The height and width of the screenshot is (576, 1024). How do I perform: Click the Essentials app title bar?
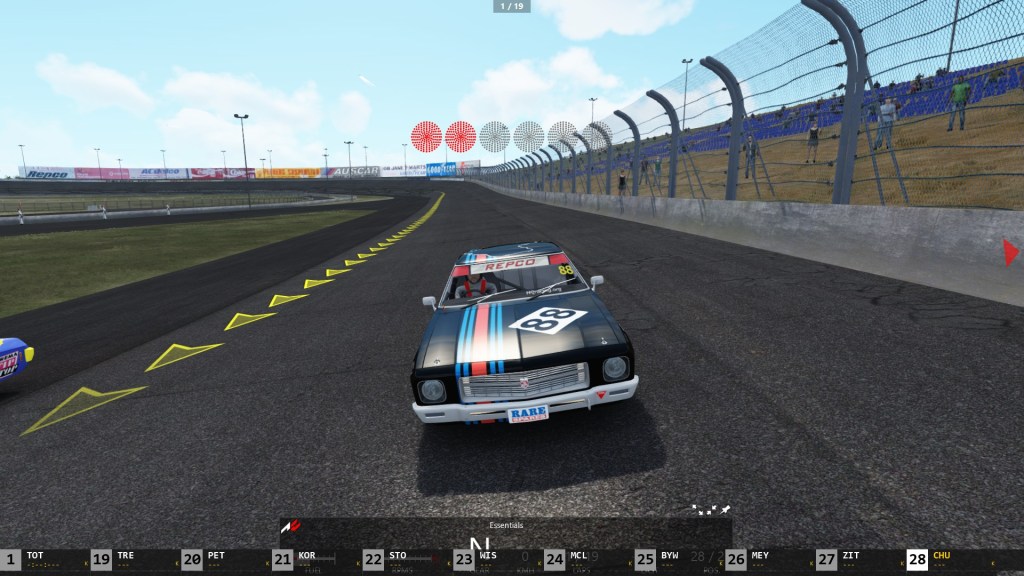coord(505,525)
